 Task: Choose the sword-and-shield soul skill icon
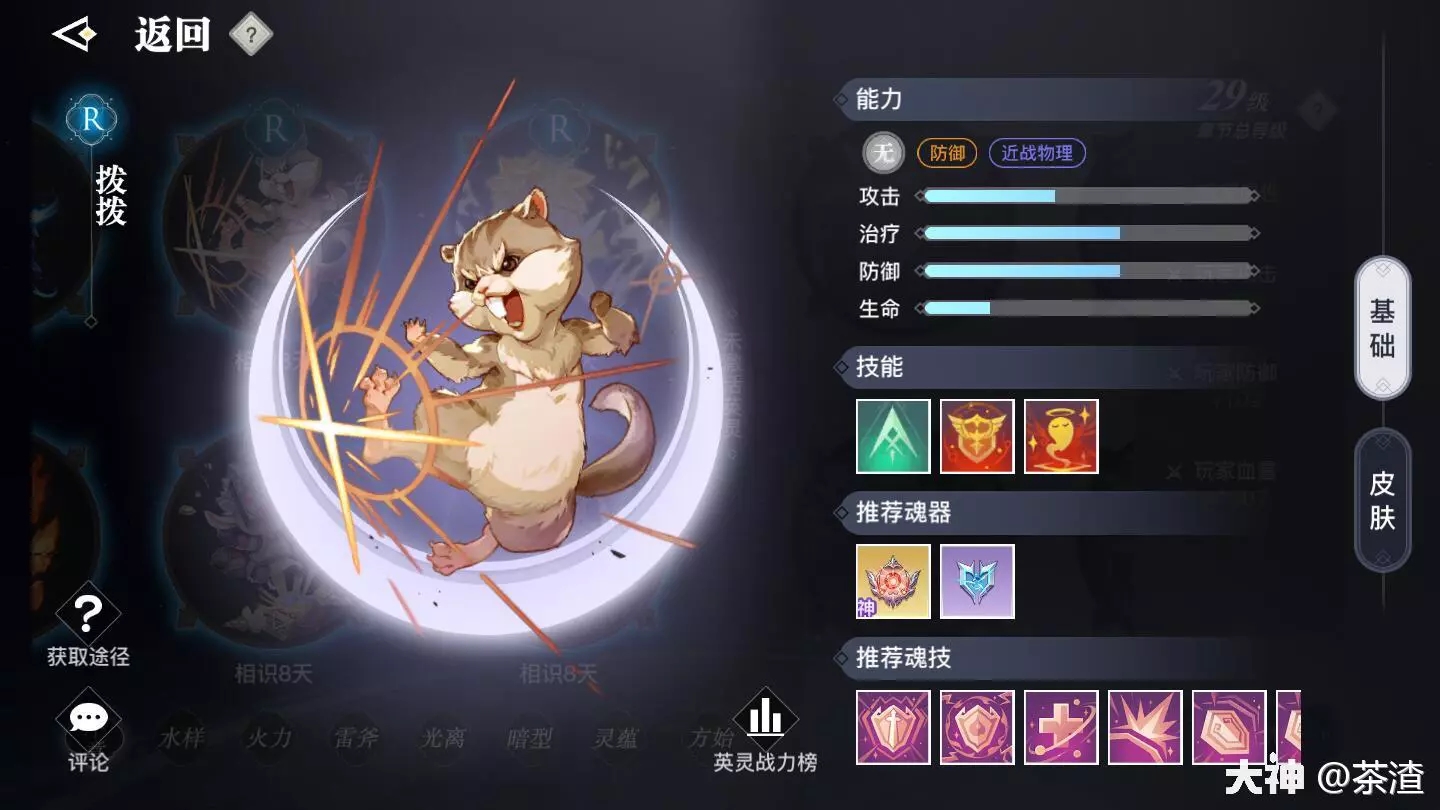click(x=893, y=727)
